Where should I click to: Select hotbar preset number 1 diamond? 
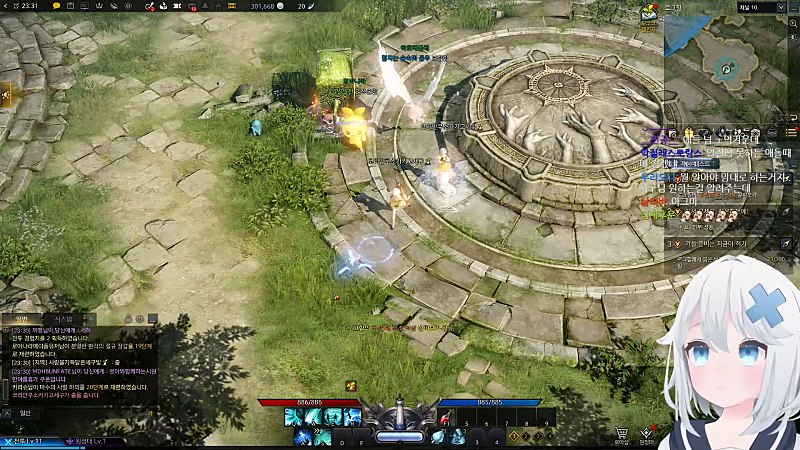(514, 437)
